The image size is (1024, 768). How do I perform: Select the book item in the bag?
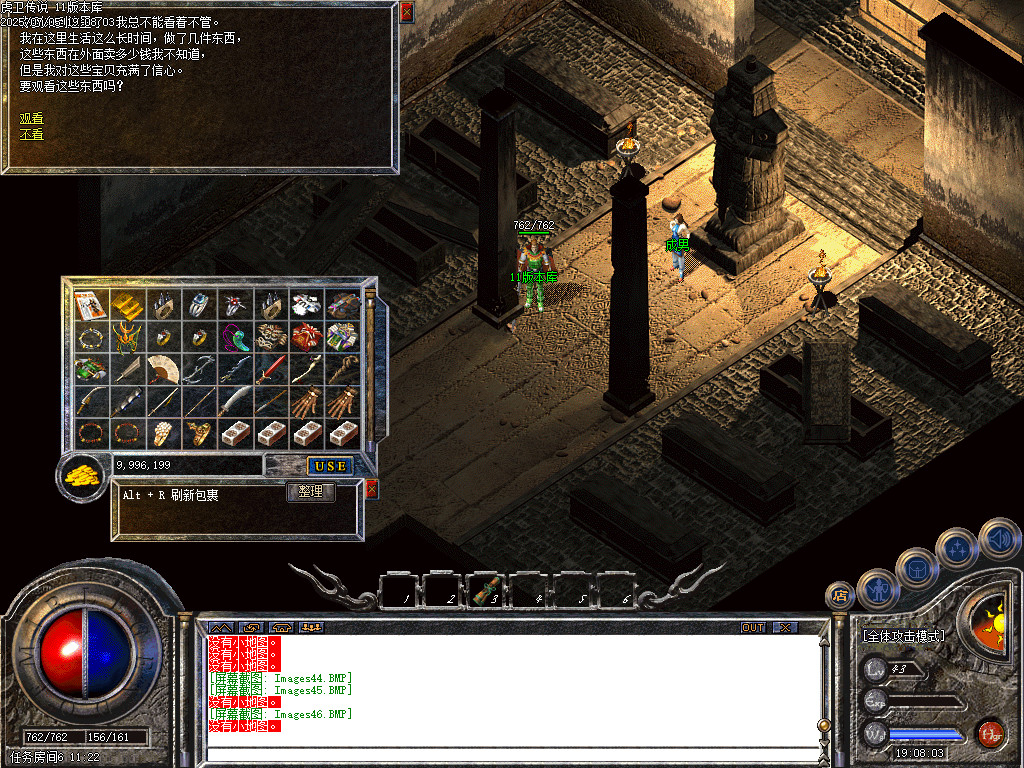coord(92,303)
